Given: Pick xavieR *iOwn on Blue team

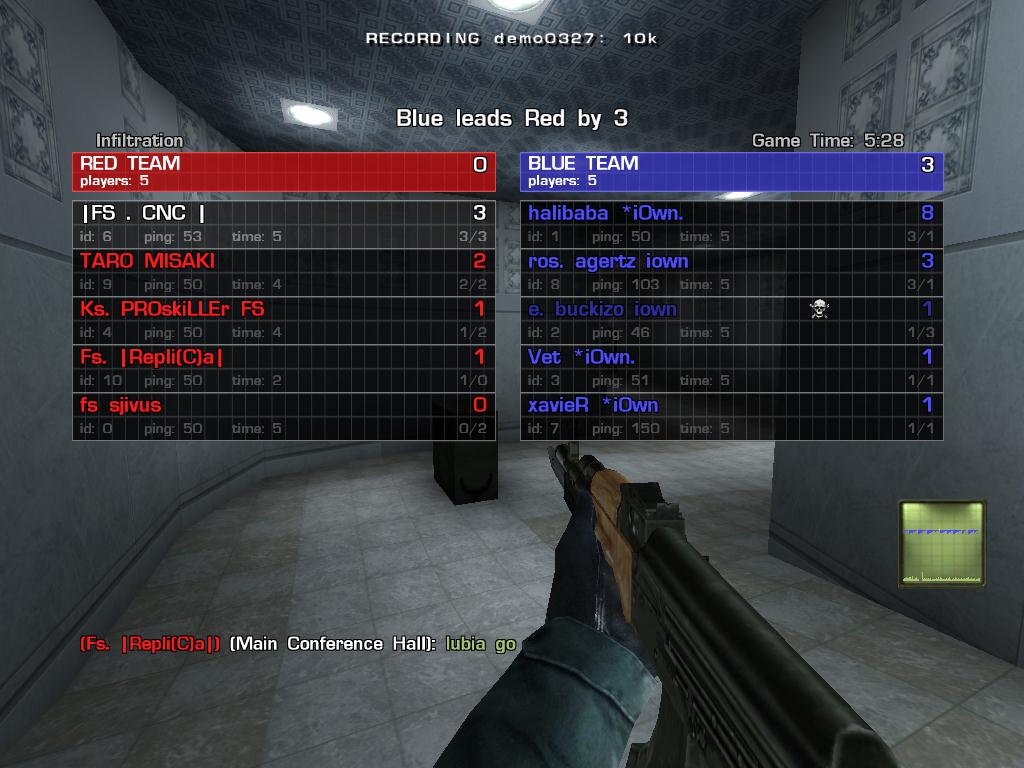Looking at the screenshot, I should point(731,416).
